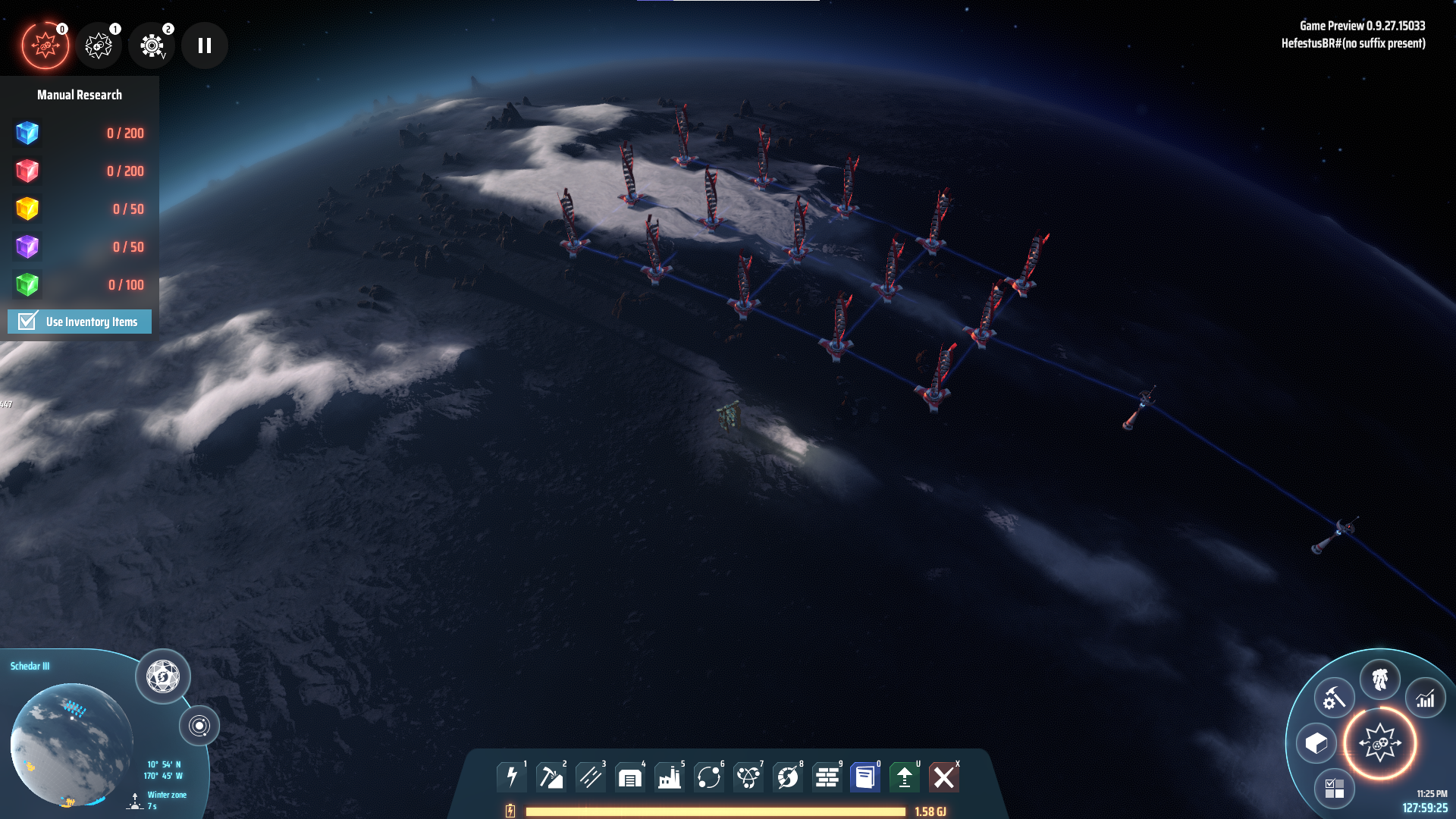Open the star system orbit map
The image size is (1456, 819).
[199, 726]
